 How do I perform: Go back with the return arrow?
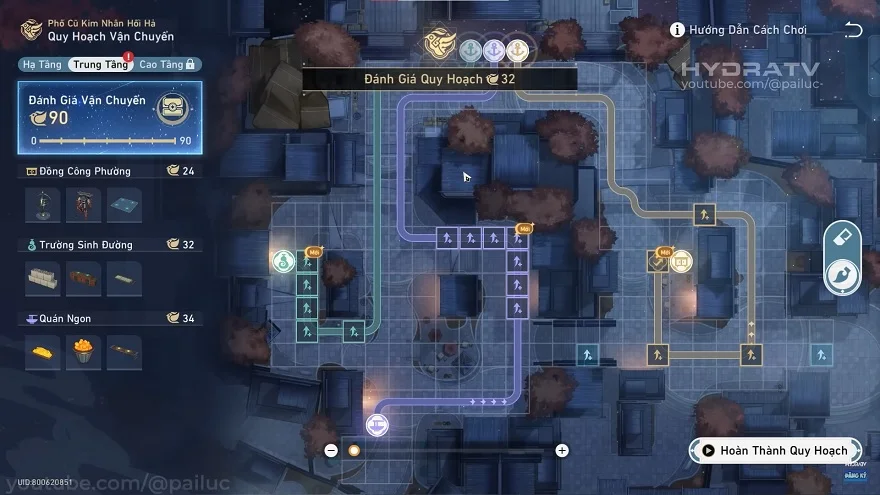853,30
